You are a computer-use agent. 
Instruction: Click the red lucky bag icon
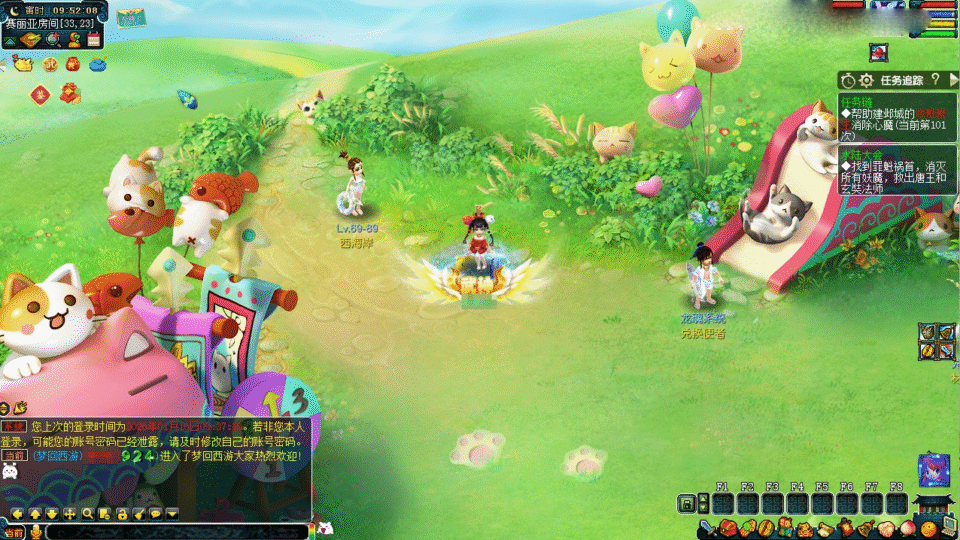[x=72, y=64]
